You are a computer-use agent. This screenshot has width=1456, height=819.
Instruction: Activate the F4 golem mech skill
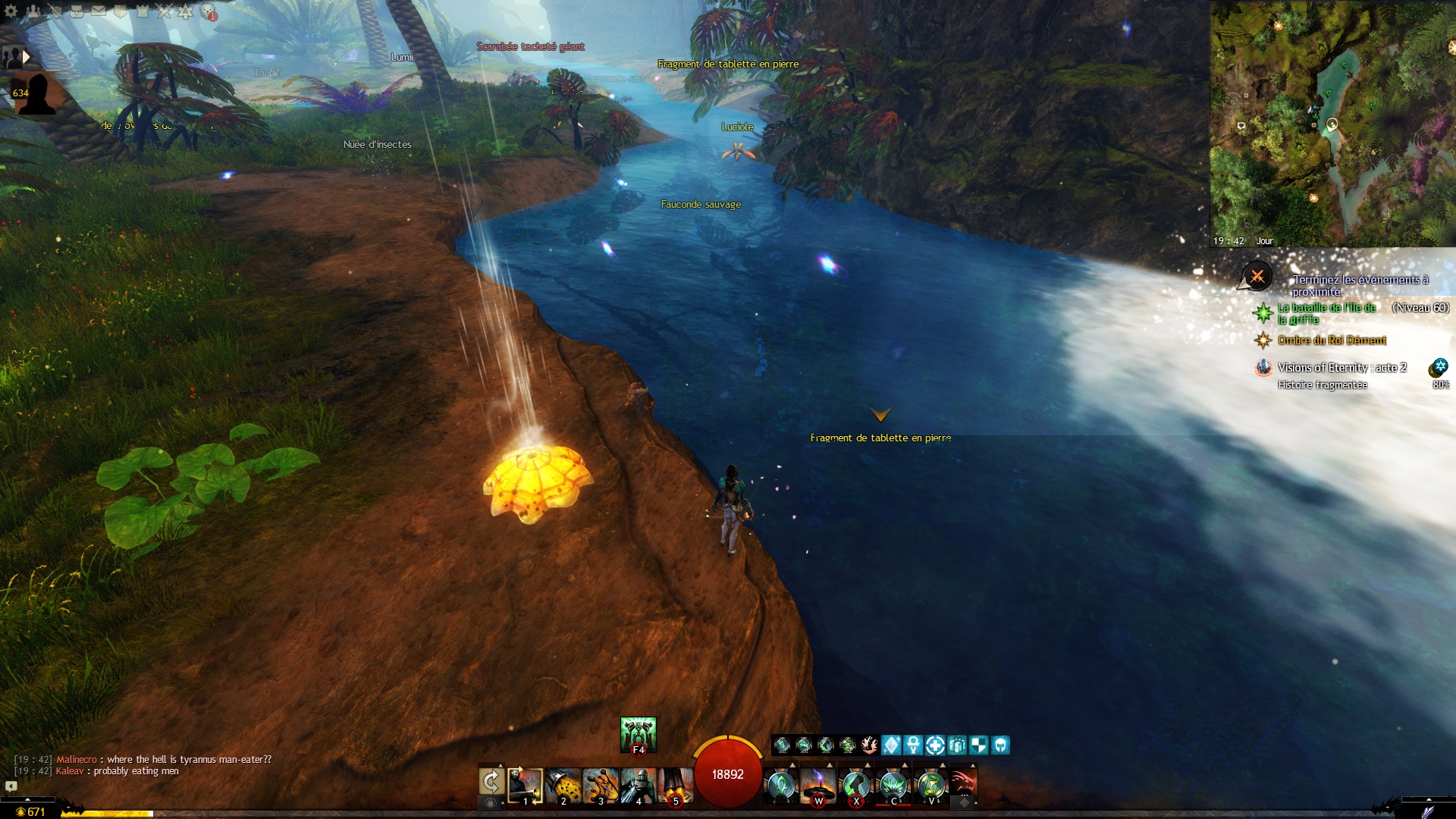tap(638, 734)
